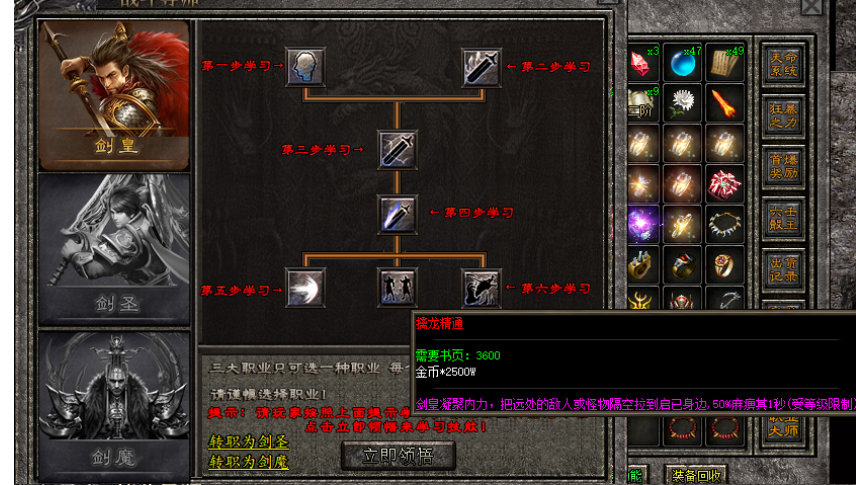This screenshot has width=856, height=485.
Task: Select the fifth-step crescent slash skill
Action: 305,288
